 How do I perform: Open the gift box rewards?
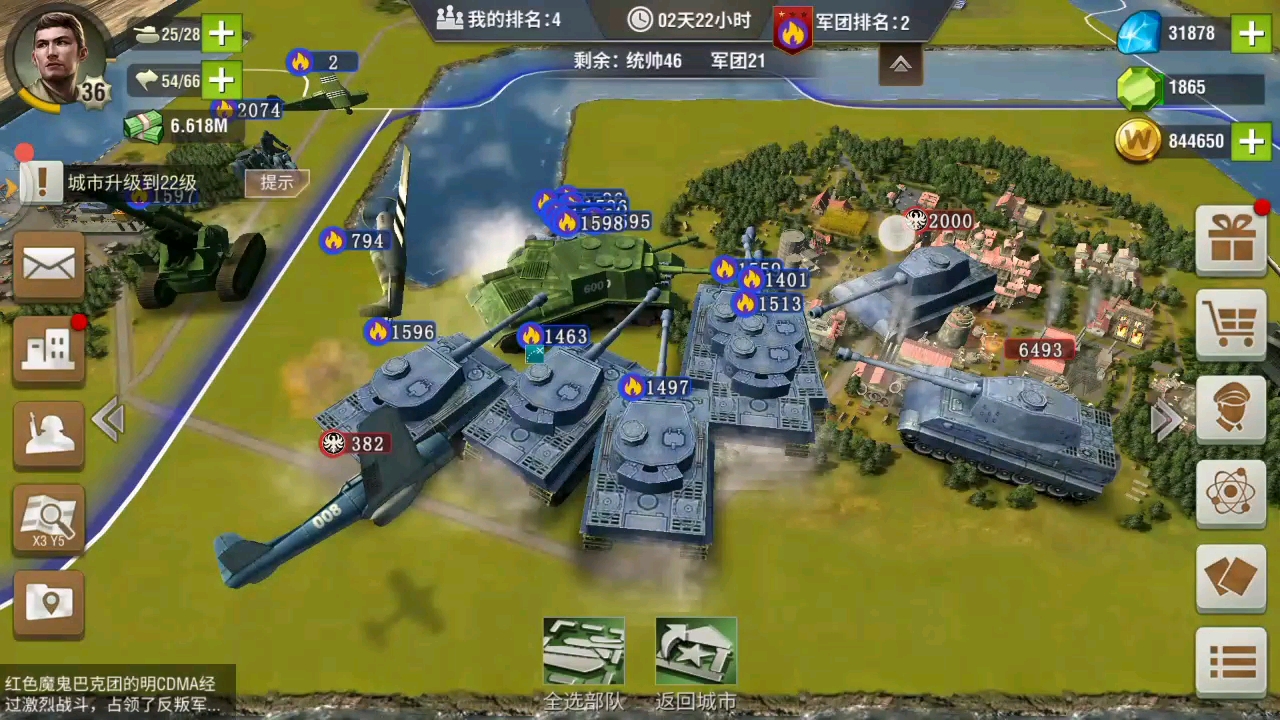tap(1231, 241)
